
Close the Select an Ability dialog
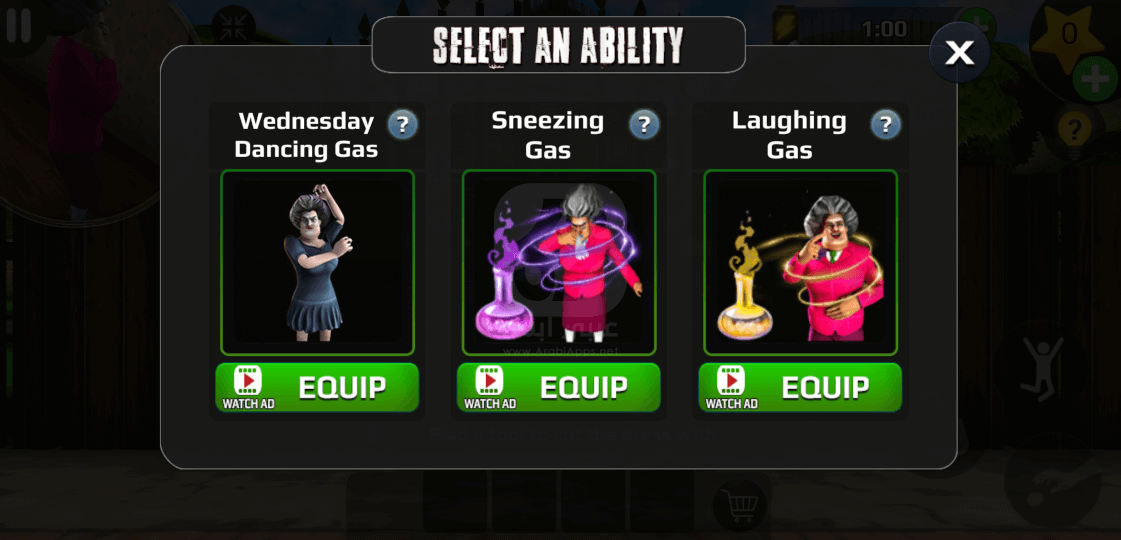959,53
